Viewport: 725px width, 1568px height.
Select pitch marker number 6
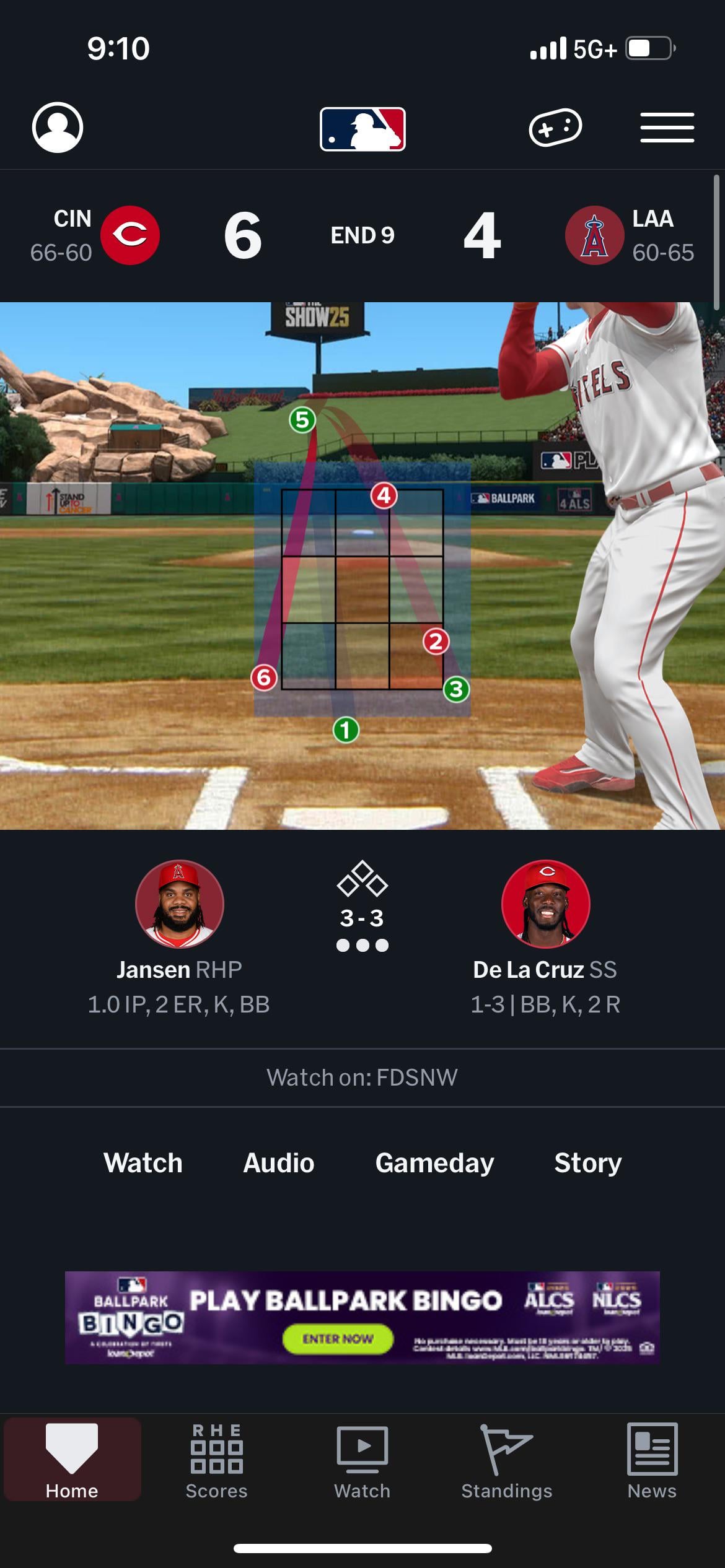coord(264,677)
